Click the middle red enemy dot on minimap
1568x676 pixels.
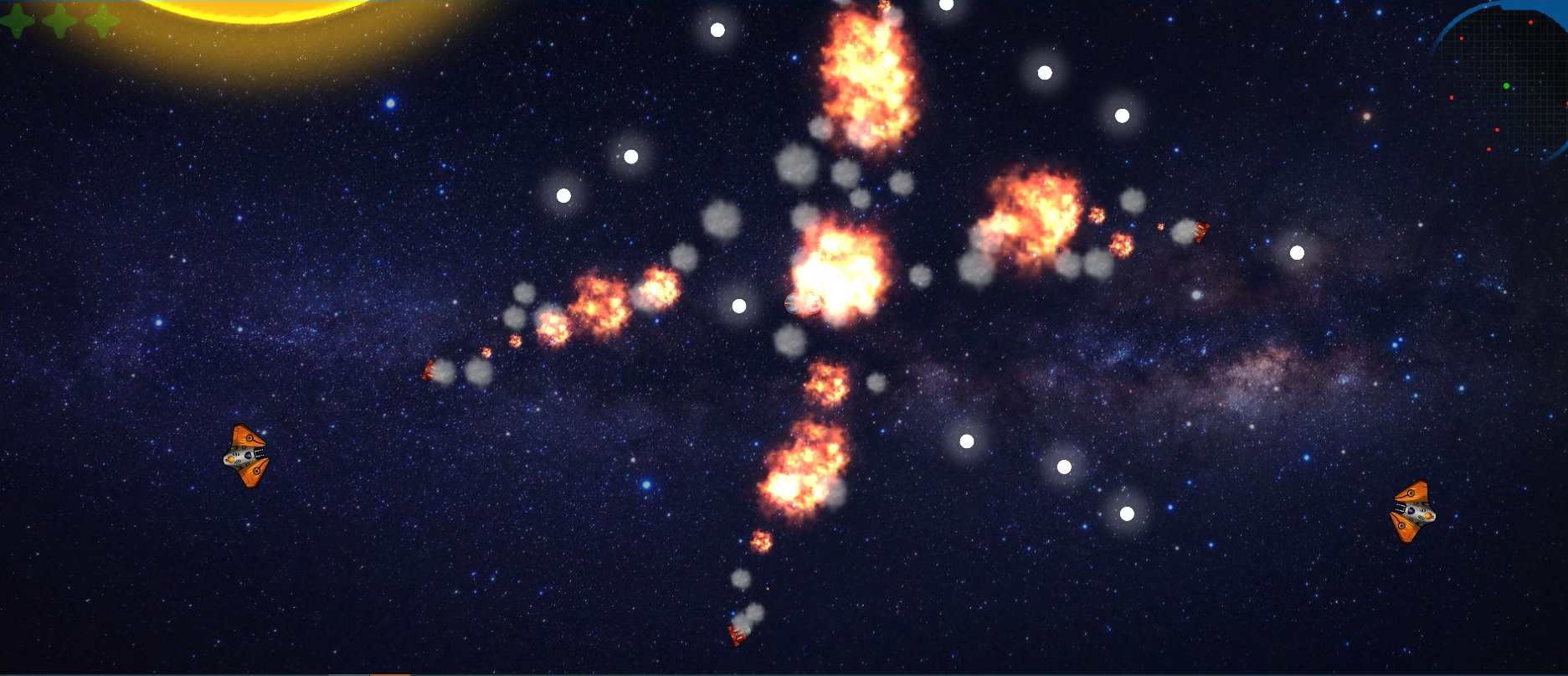pyautogui.click(x=1497, y=130)
